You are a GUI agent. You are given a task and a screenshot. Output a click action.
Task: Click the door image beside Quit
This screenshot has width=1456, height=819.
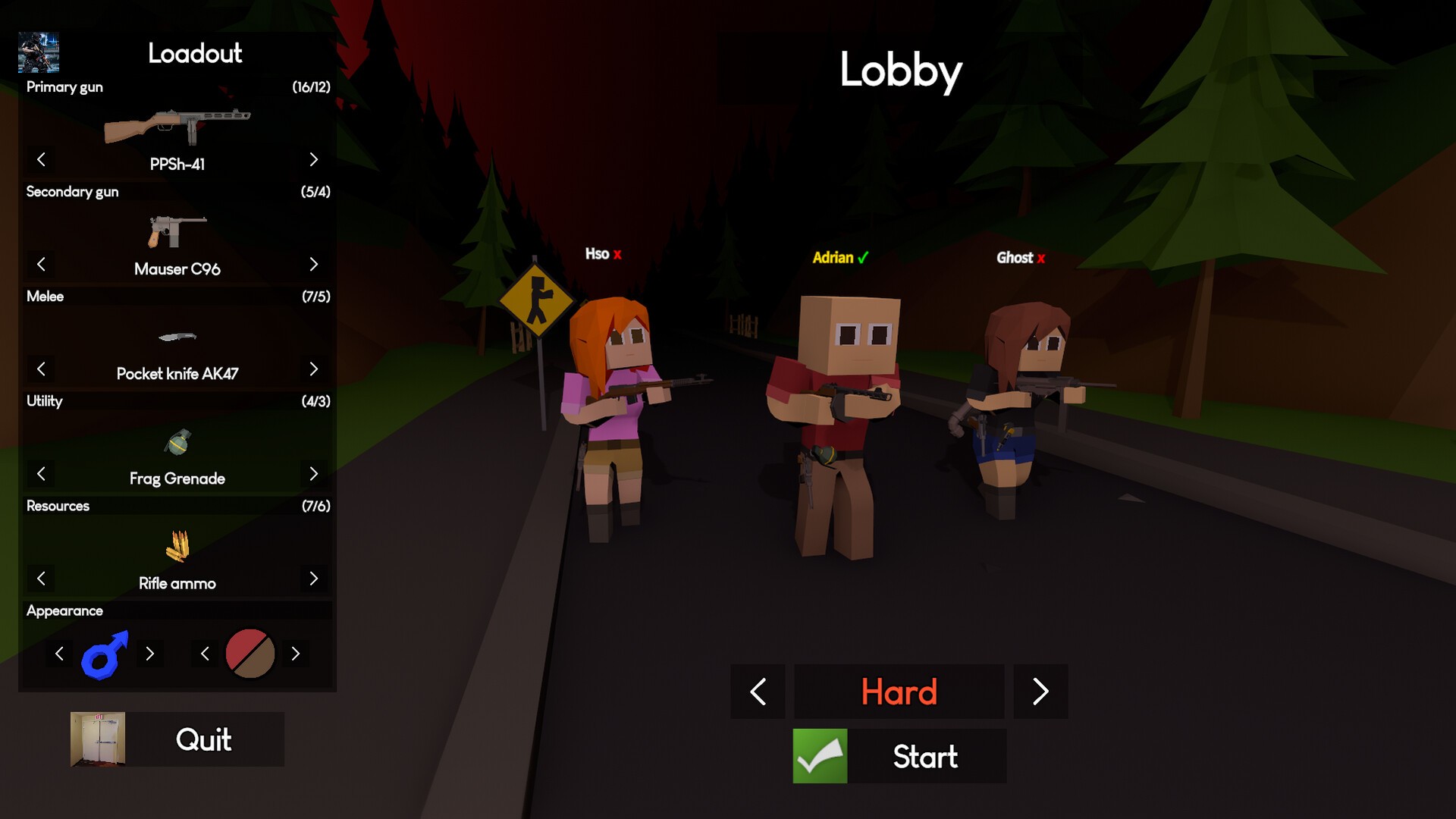[98, 739]
